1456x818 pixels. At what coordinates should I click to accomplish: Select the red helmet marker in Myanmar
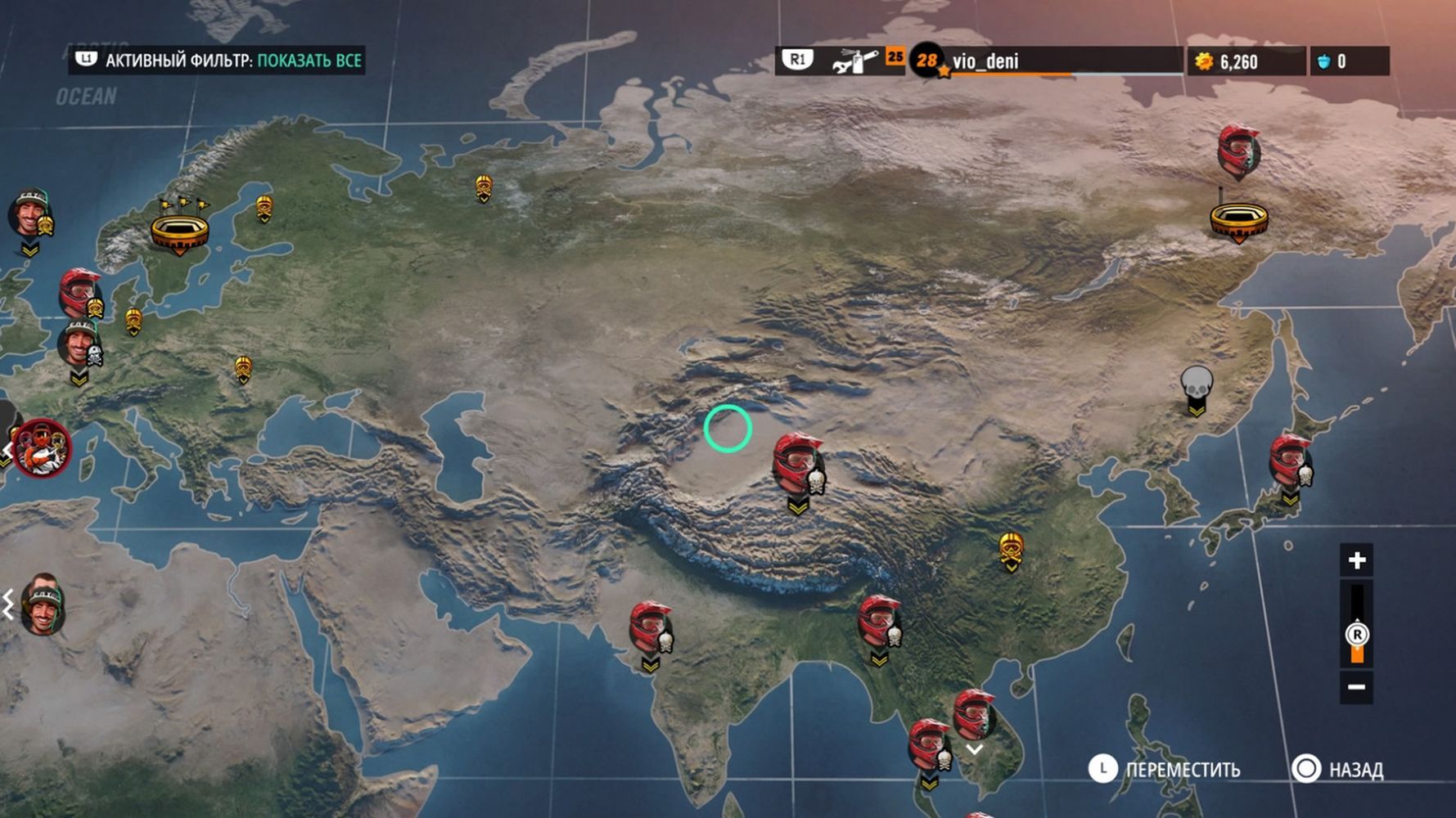(879, 622)
